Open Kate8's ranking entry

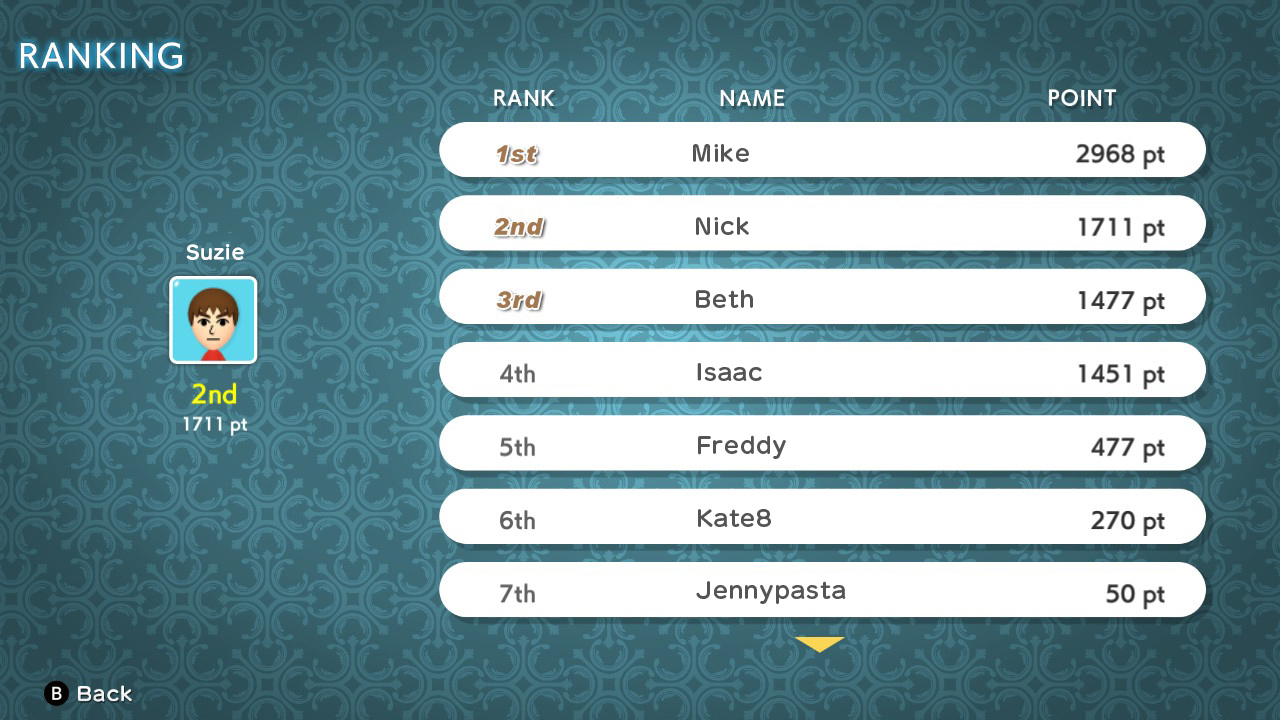tap(822, 517)
